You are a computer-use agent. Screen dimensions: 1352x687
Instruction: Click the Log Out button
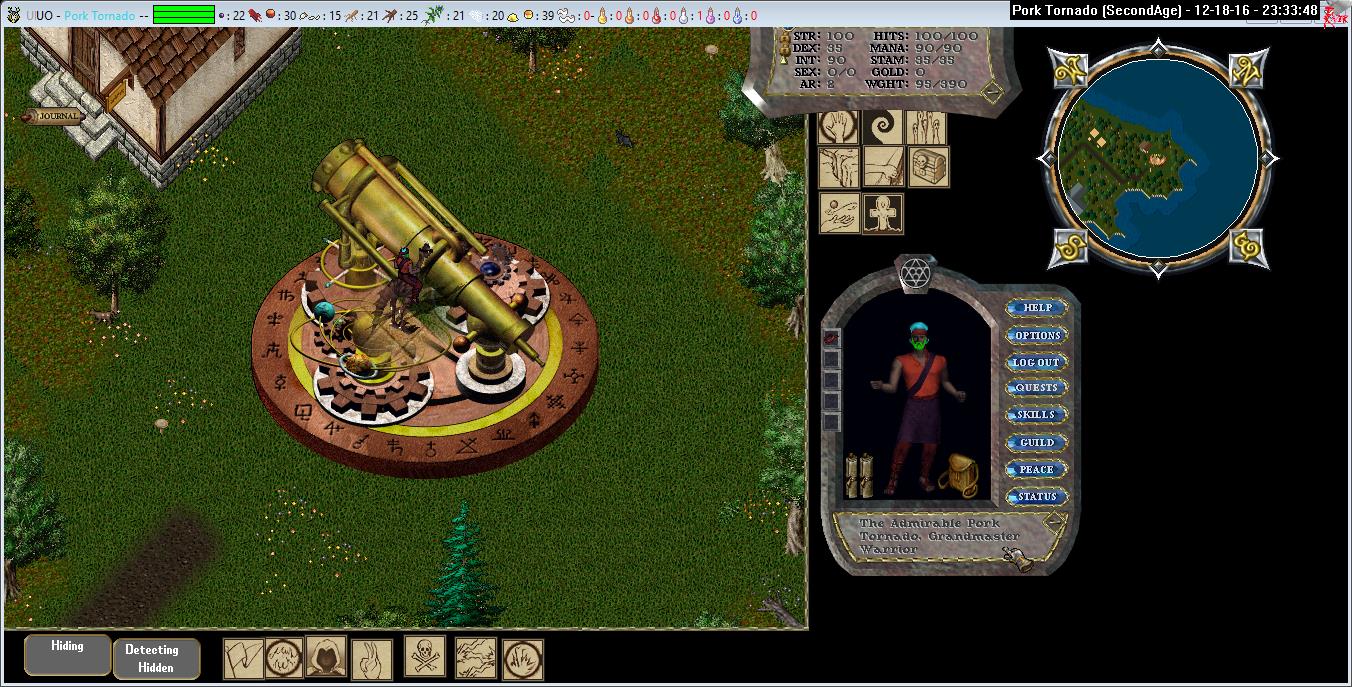pyautogui.click(x=1036, y=362)
